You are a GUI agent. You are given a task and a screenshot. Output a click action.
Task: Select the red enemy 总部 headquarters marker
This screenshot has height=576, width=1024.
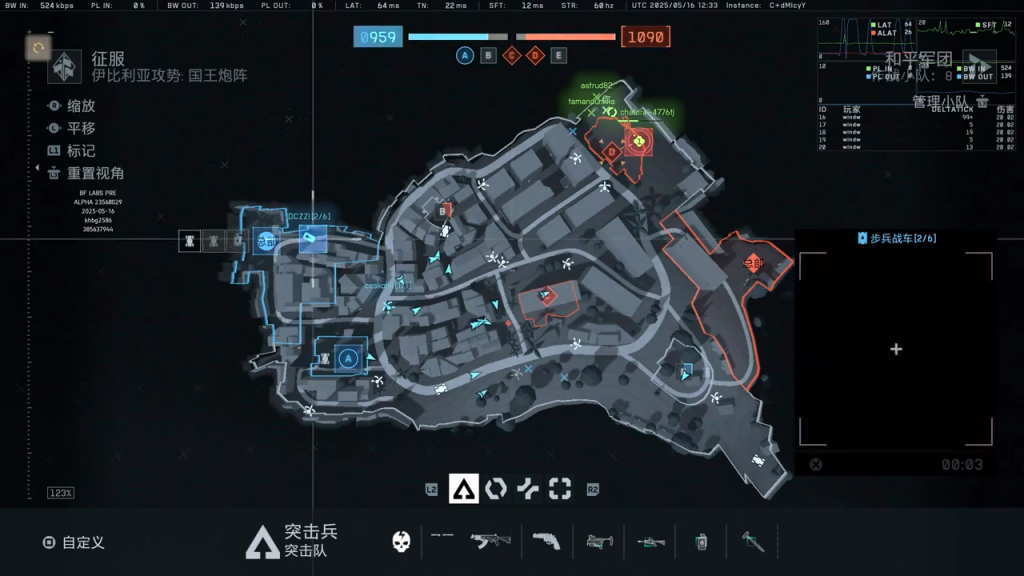[x=752, y=264]
